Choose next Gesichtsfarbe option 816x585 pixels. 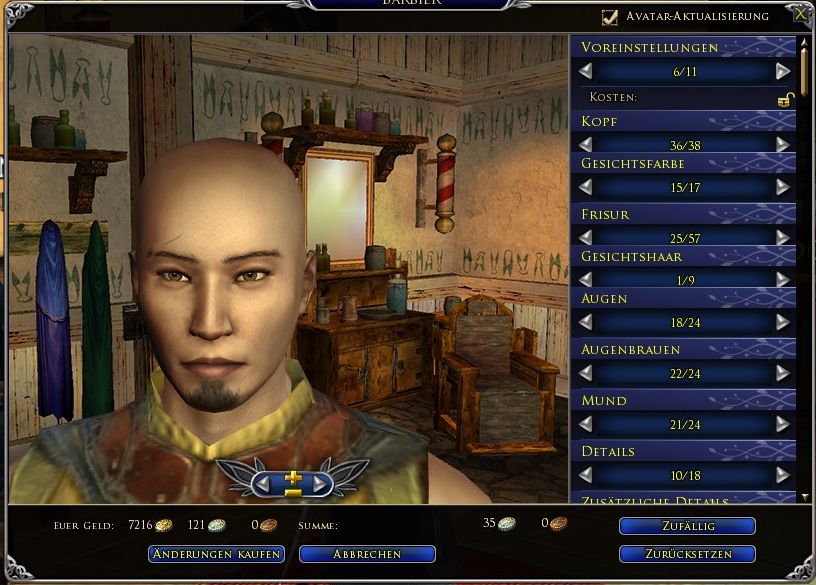tap(783, 187)
